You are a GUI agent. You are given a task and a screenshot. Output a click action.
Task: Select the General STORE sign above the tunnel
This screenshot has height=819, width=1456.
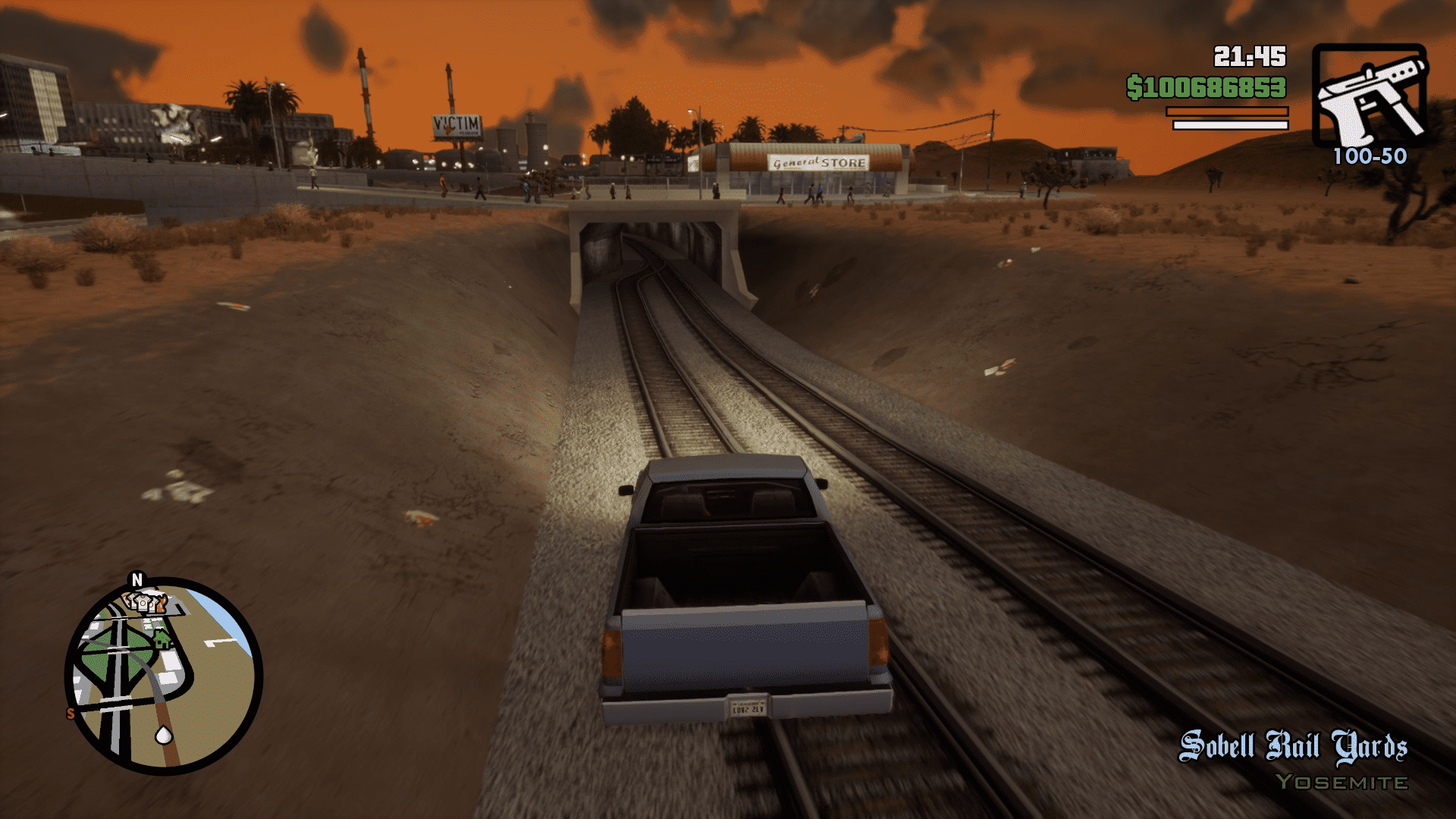point(818,162)
